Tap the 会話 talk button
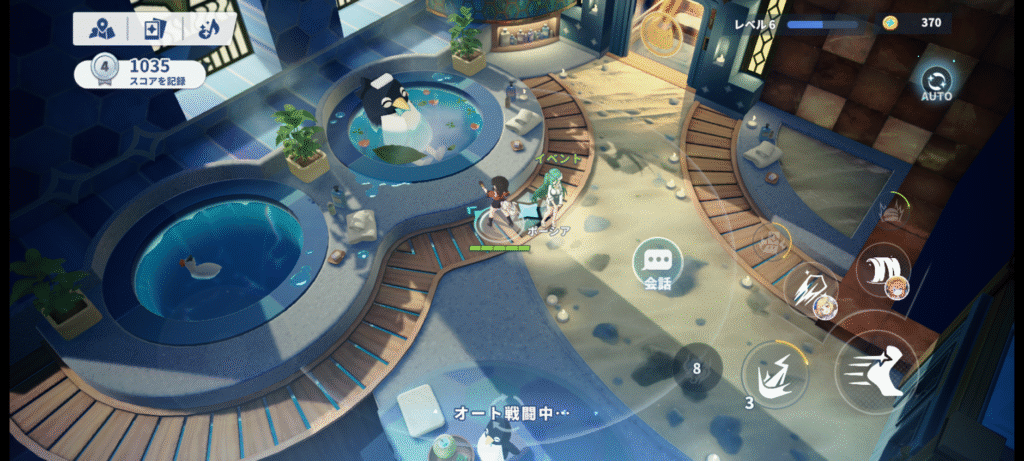Screen dimensions: 1024x461 point(657,263)
